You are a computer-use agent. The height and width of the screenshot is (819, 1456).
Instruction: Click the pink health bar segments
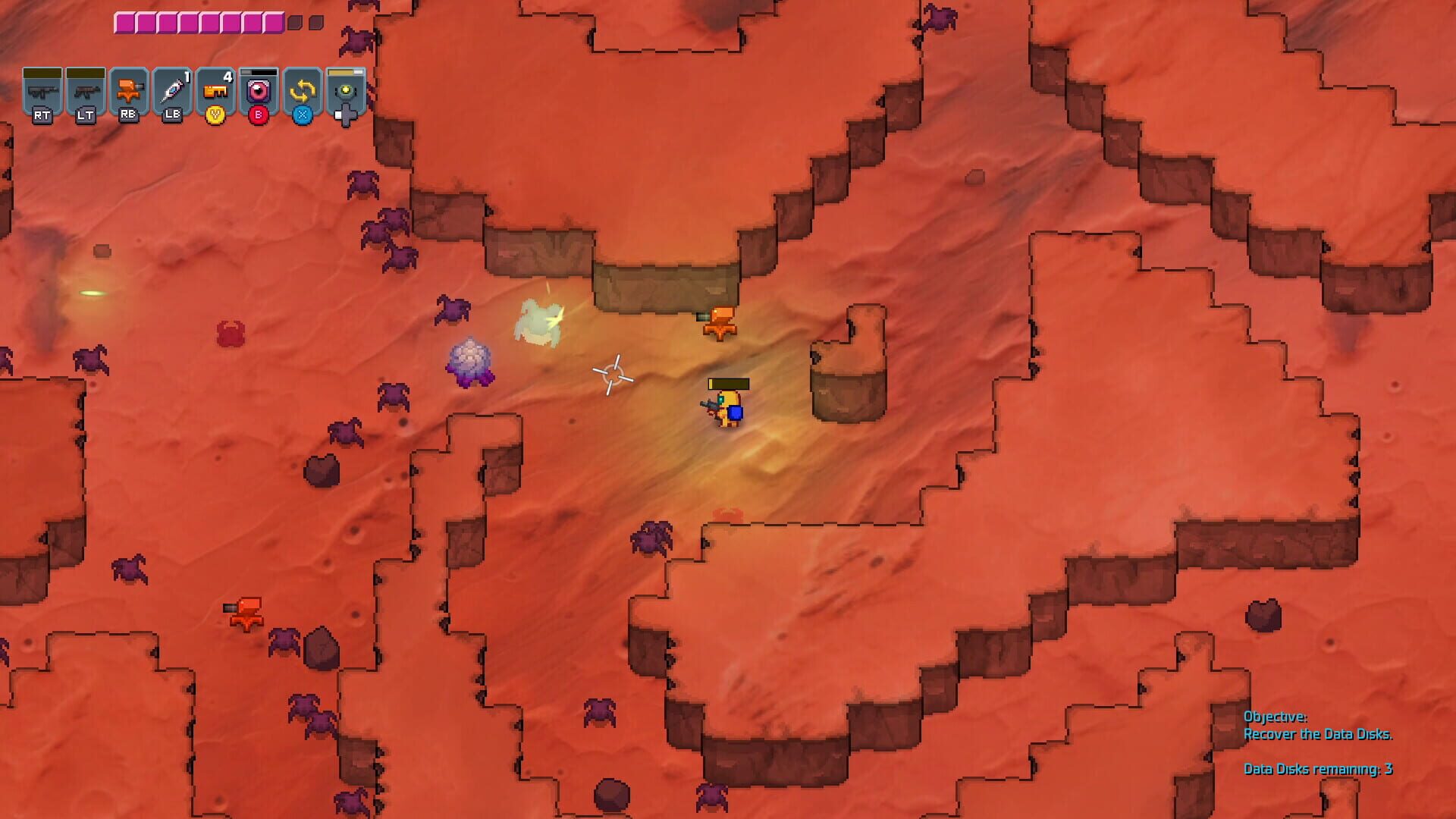[x=197, y=21]
